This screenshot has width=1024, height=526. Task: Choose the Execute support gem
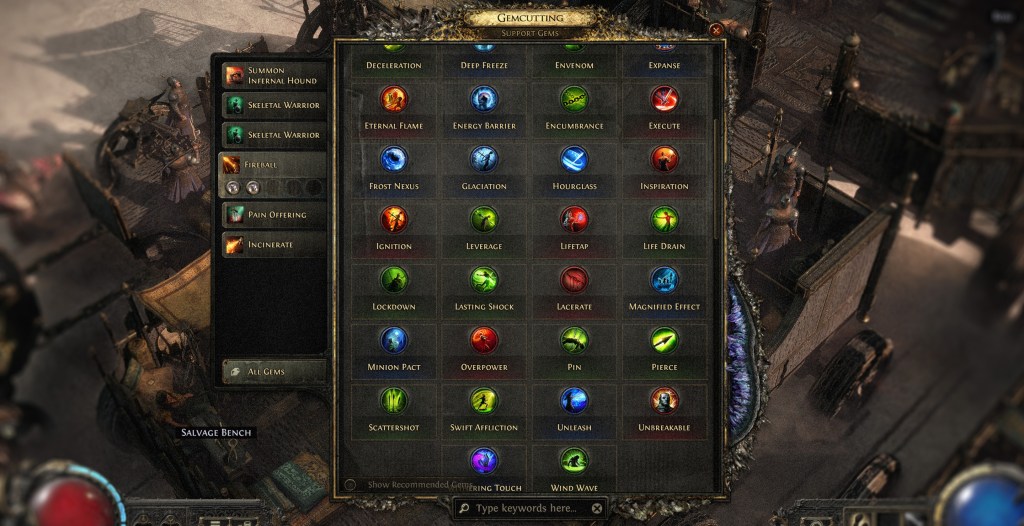pos(664,99)
